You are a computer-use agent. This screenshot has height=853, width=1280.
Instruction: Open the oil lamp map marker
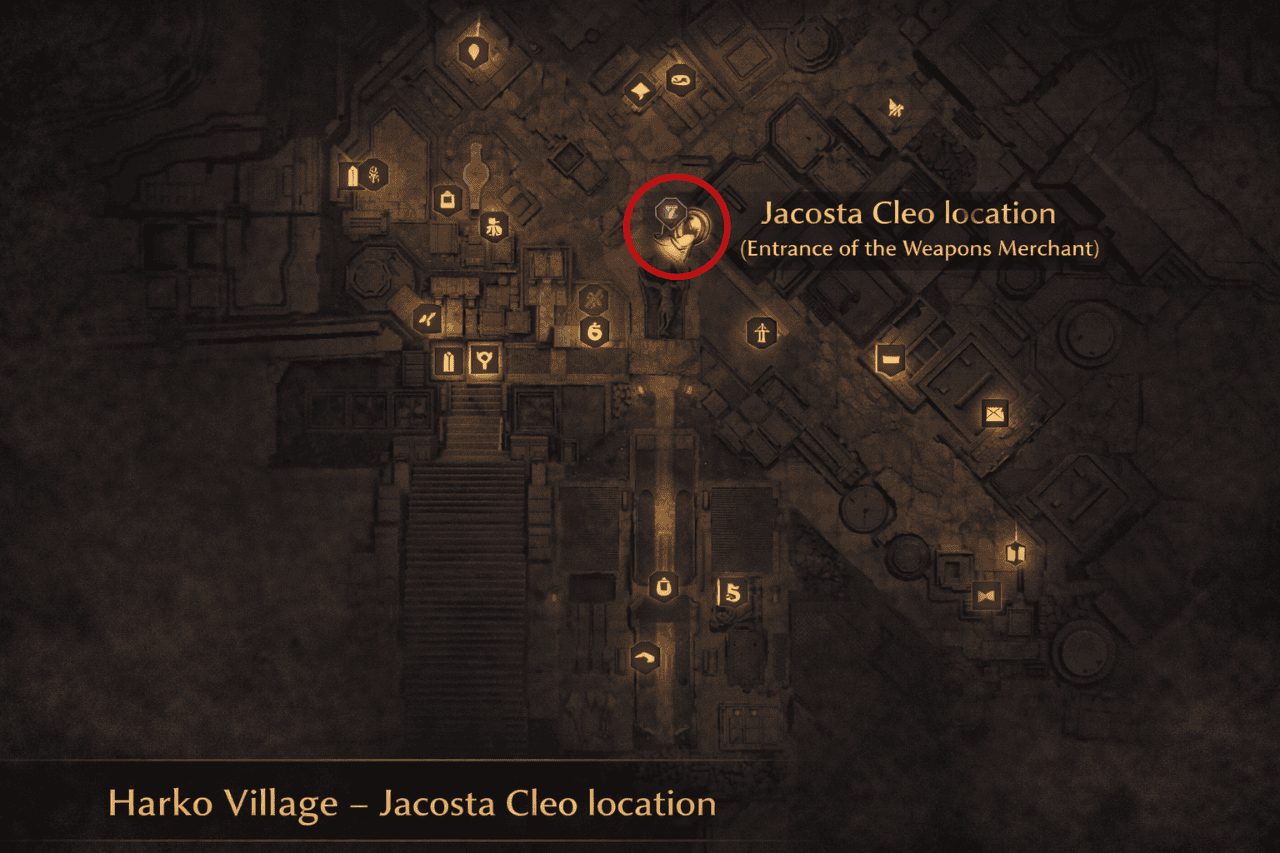tap(683, 81)
